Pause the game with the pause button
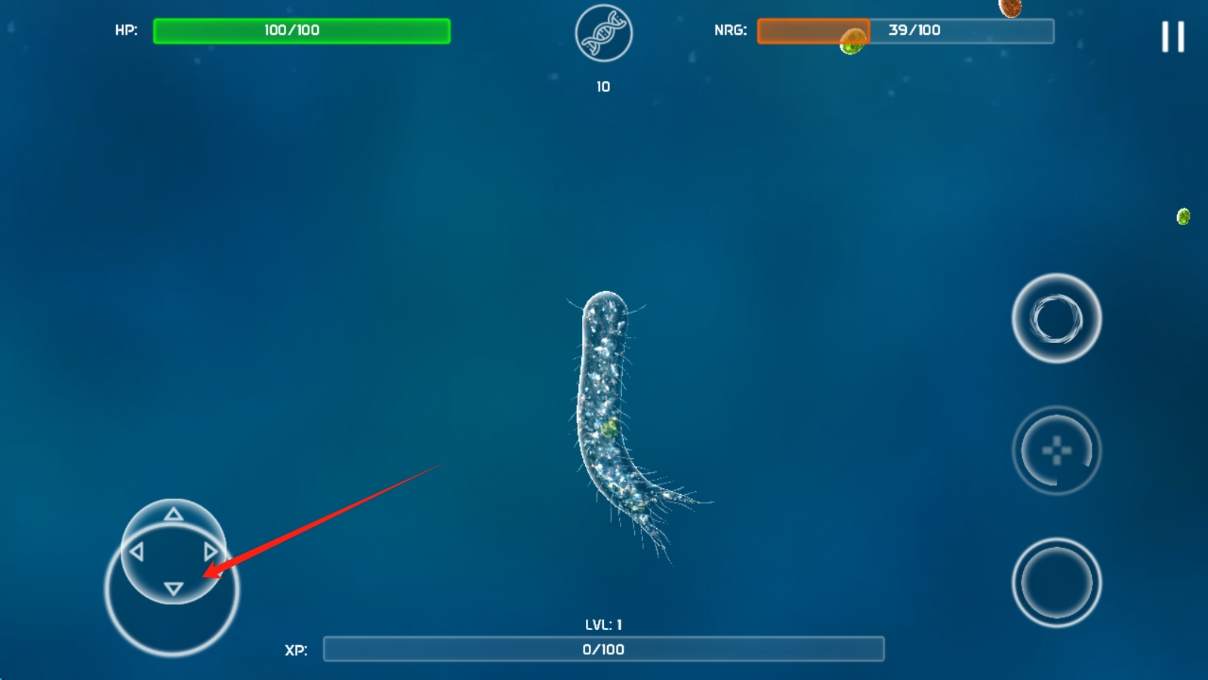 pyautogui.click(x=1172, y=37)
